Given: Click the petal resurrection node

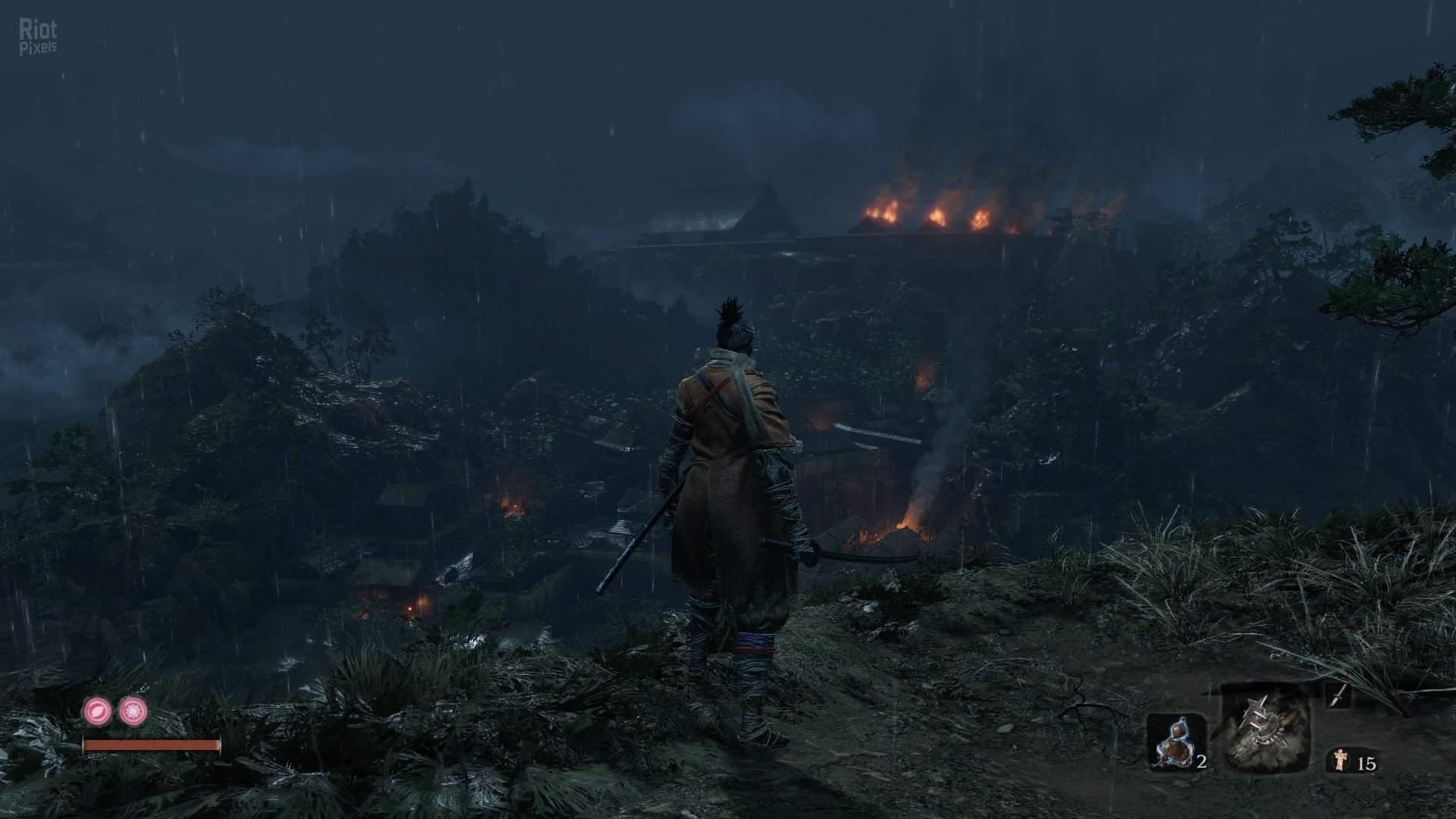Looking at the screenshot, I should pos(97,711).
